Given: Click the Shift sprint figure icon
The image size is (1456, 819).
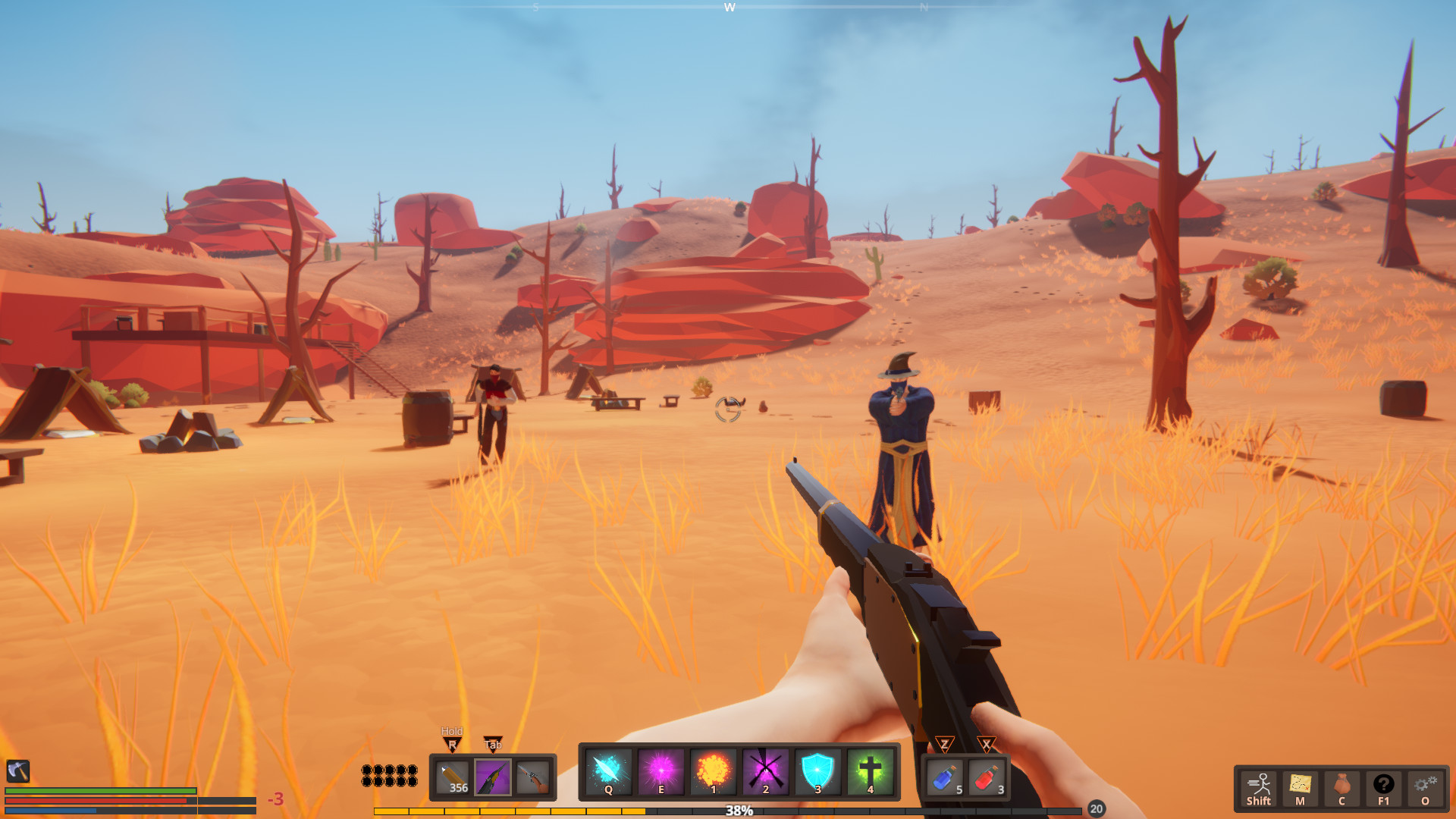Looking at the screenshot, I should [1259, 785].
